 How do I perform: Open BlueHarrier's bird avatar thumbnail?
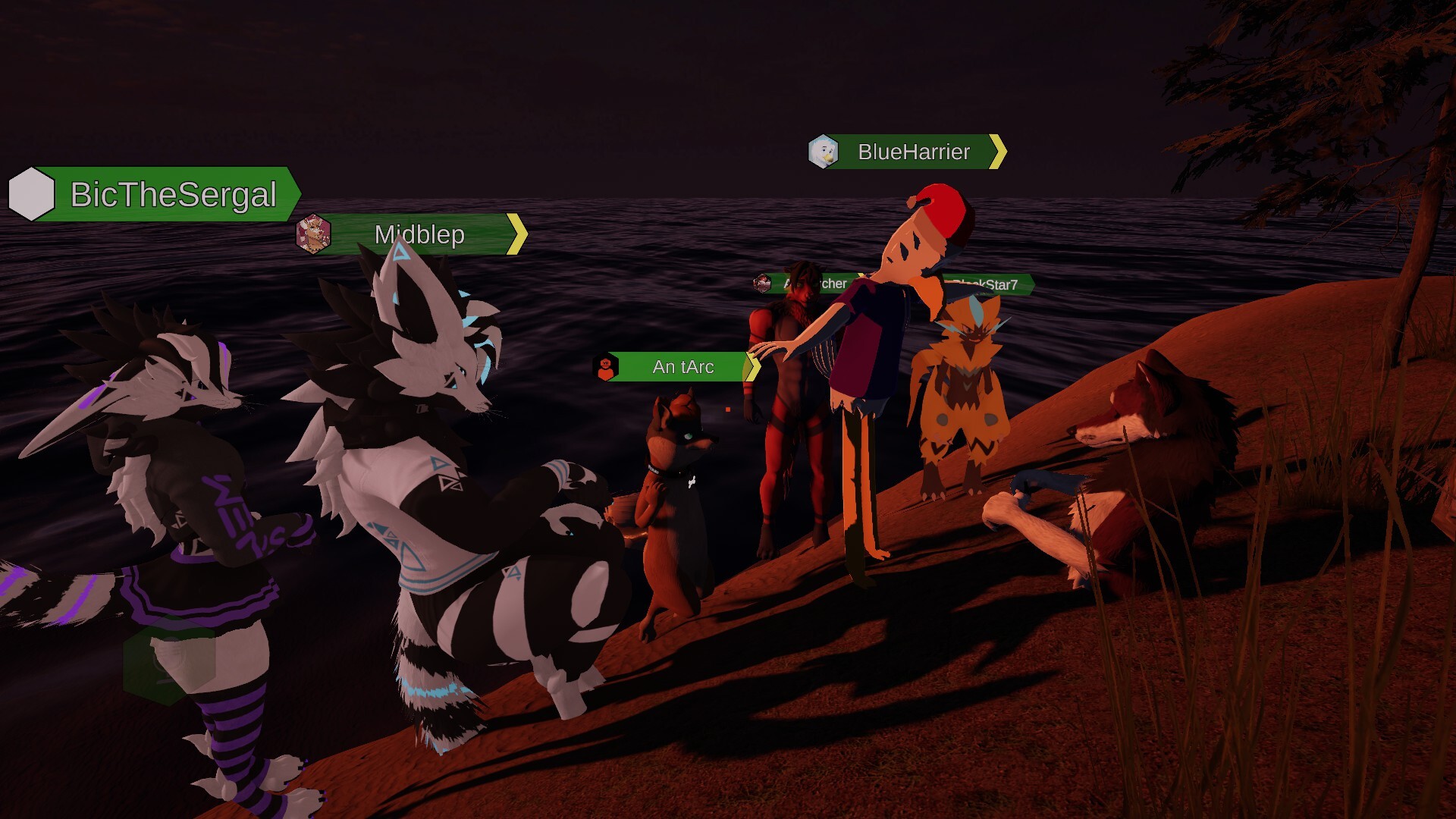[x=823, y=152]
